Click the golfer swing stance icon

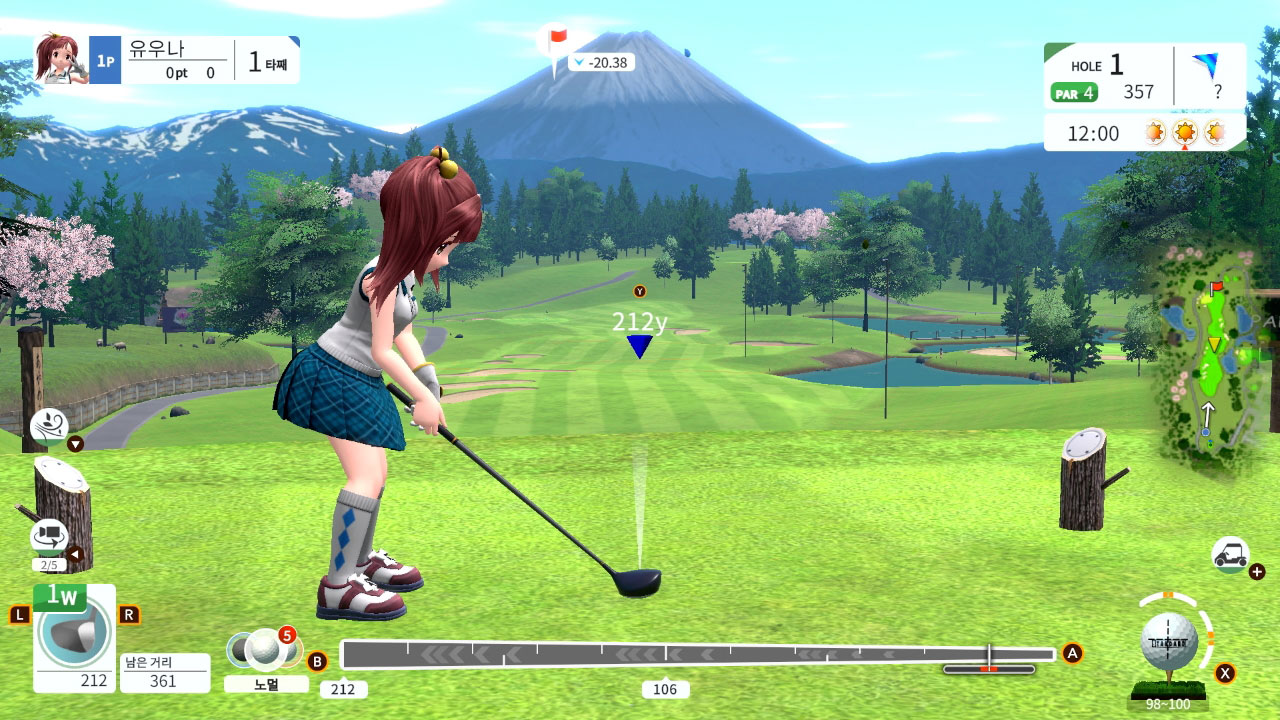(x=49, y=426)
